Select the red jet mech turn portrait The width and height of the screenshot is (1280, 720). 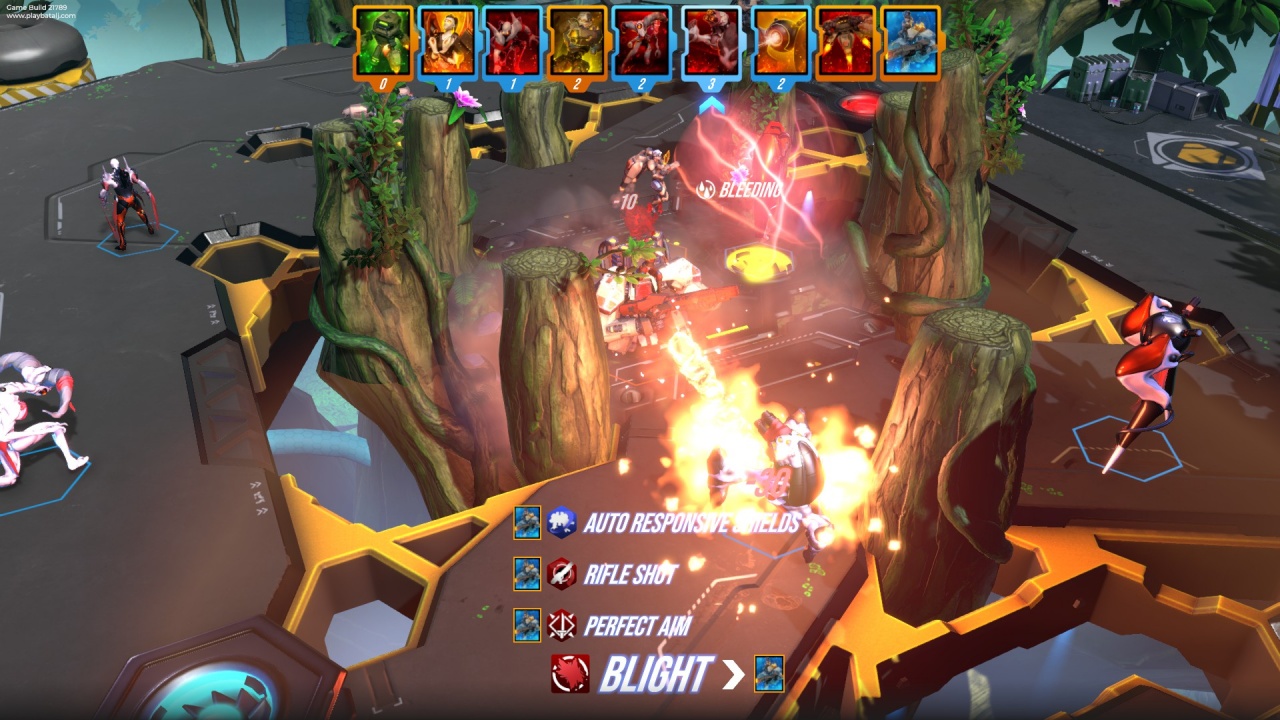[846, 42]
